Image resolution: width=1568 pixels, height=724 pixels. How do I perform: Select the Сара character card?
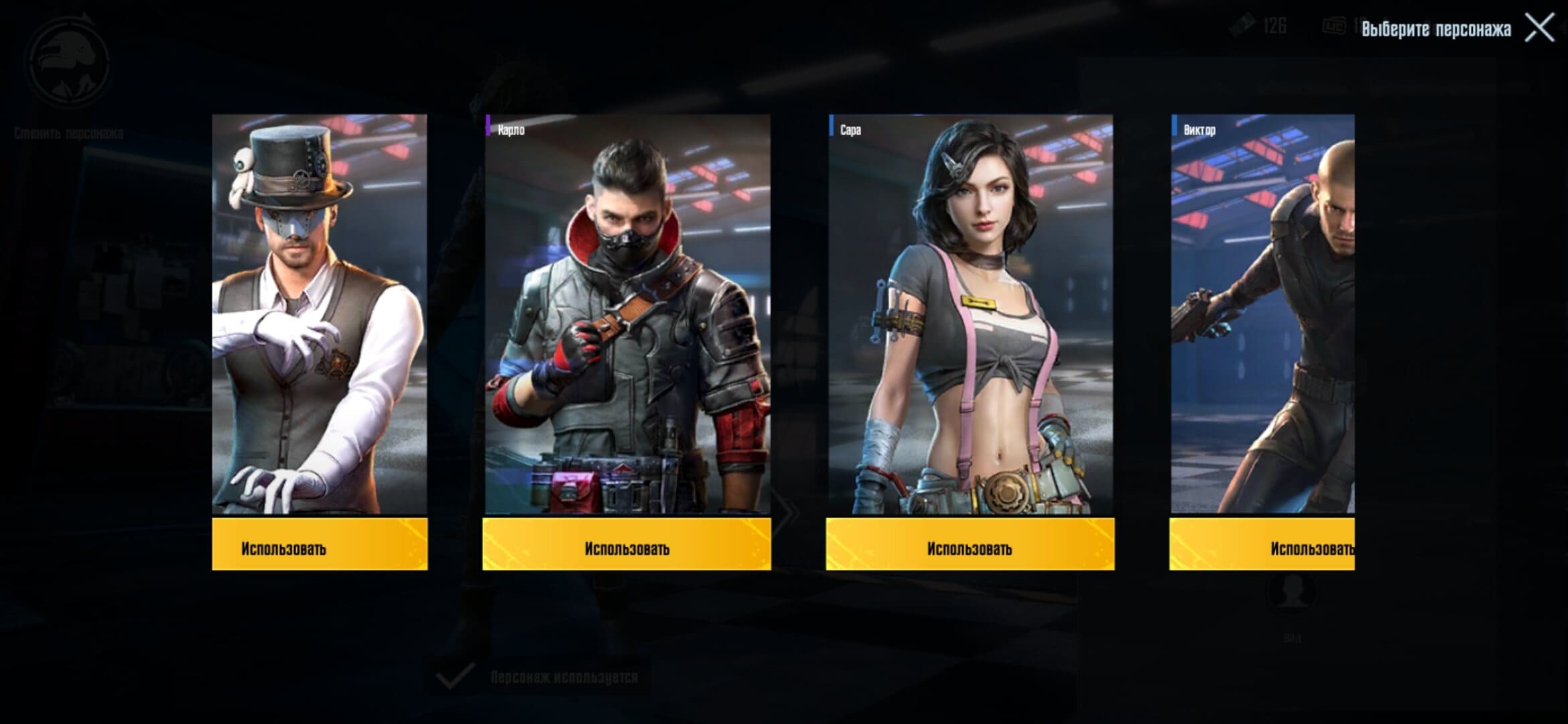(x=970, y=314)
